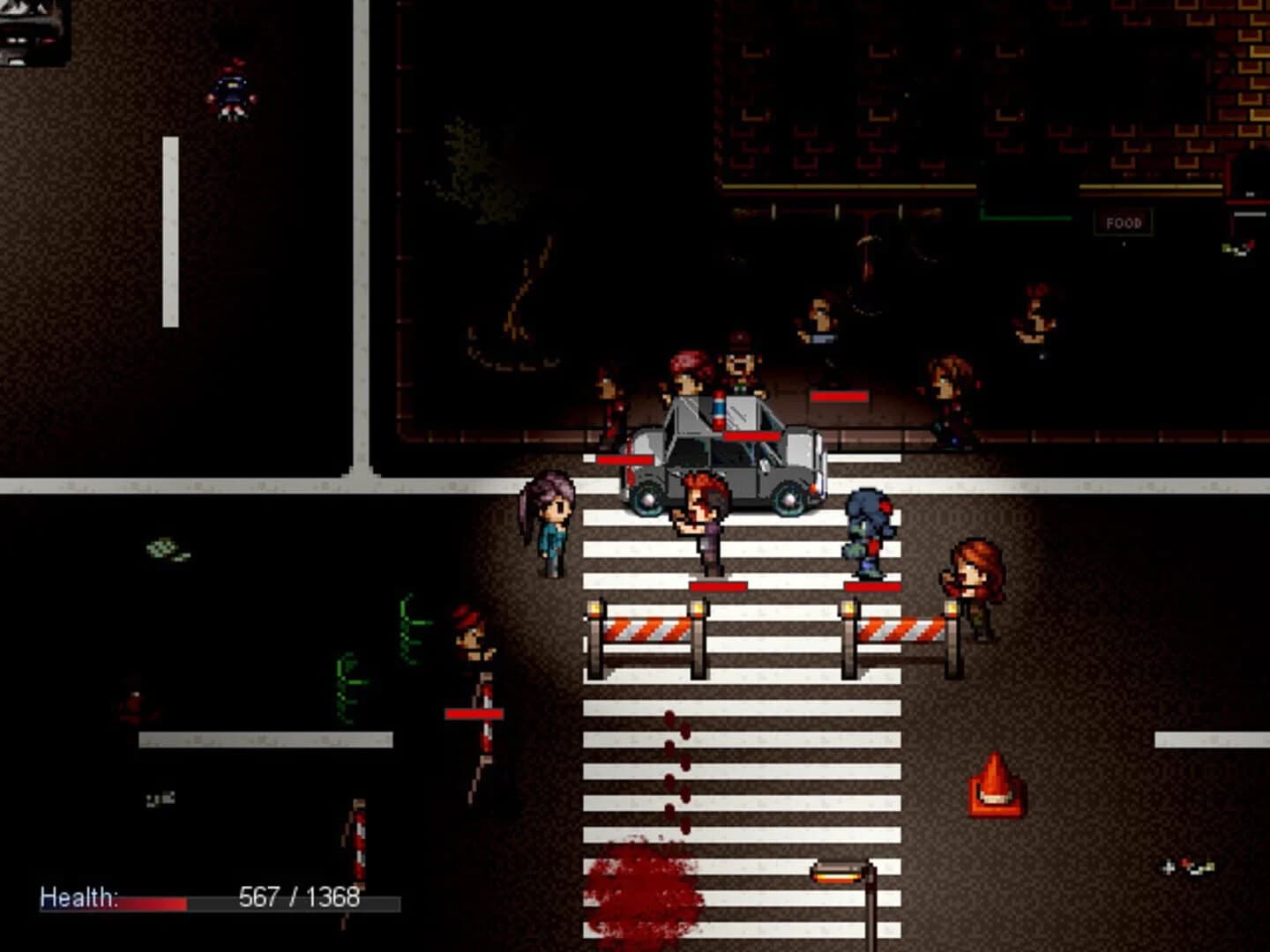Select the player character aiming his gun
1270x952 pixels.
(701, 520)
